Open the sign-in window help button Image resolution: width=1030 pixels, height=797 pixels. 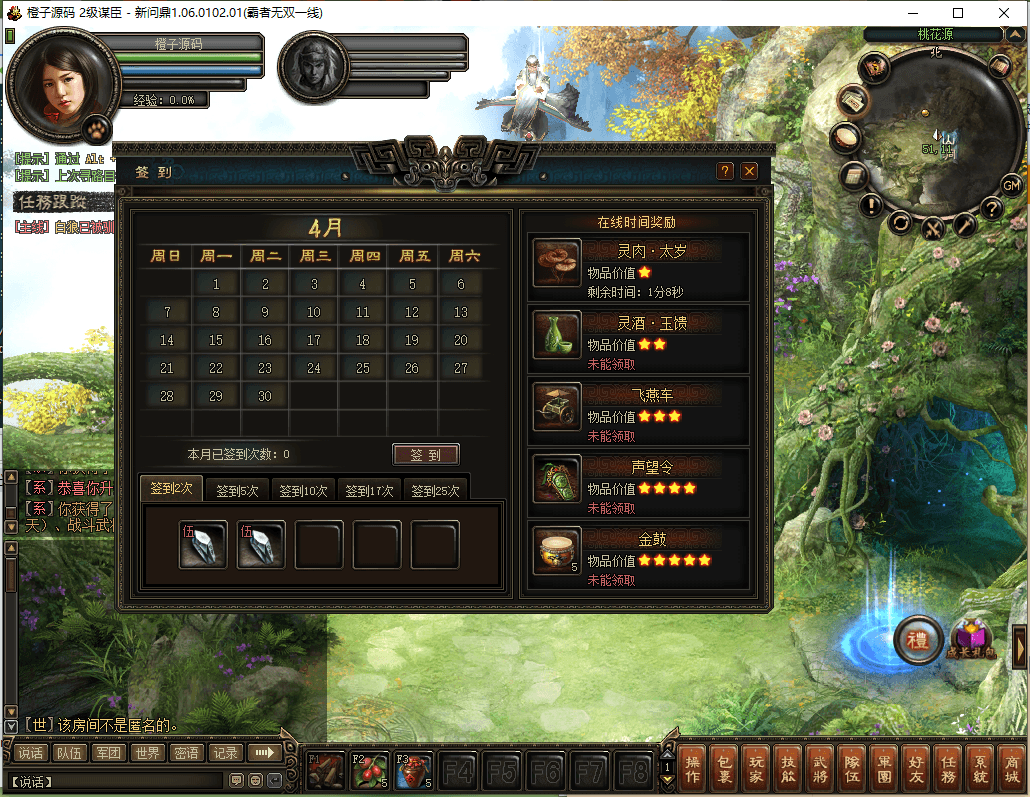click(726, 171)
